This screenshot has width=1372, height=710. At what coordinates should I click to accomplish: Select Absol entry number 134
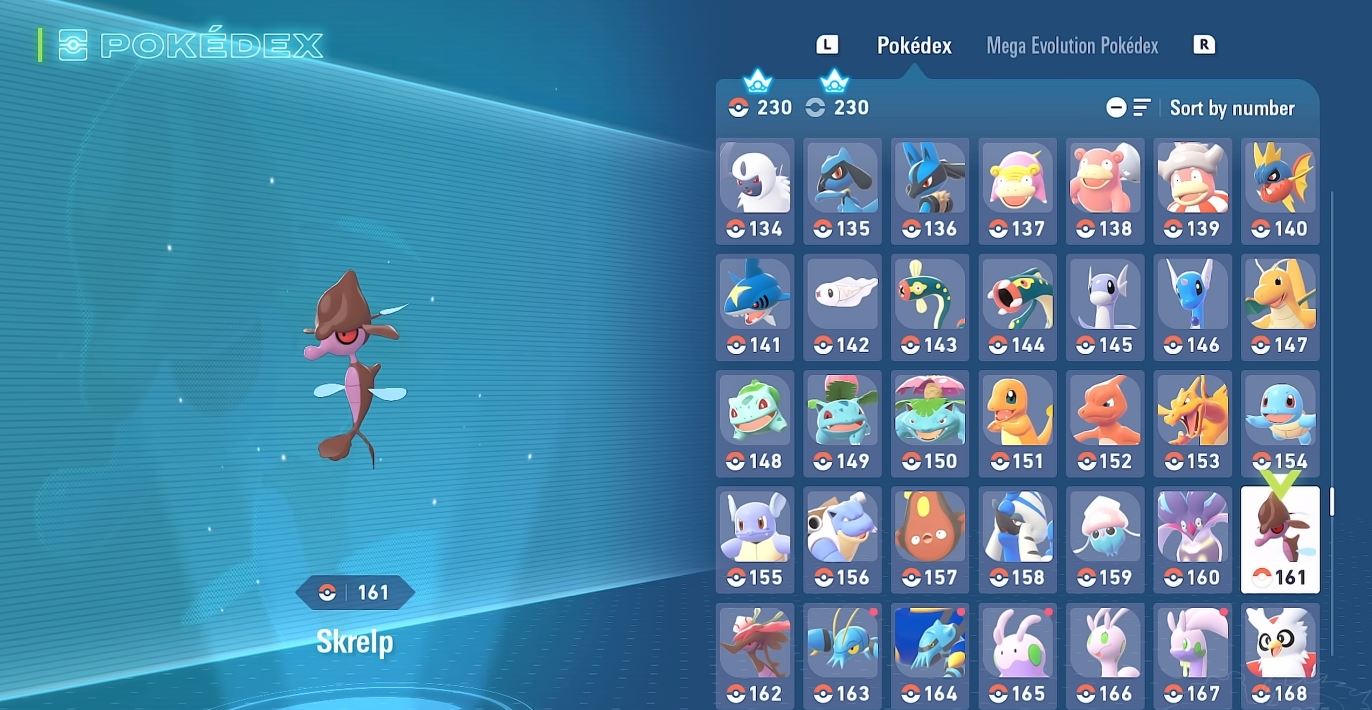tap(755, 191)
